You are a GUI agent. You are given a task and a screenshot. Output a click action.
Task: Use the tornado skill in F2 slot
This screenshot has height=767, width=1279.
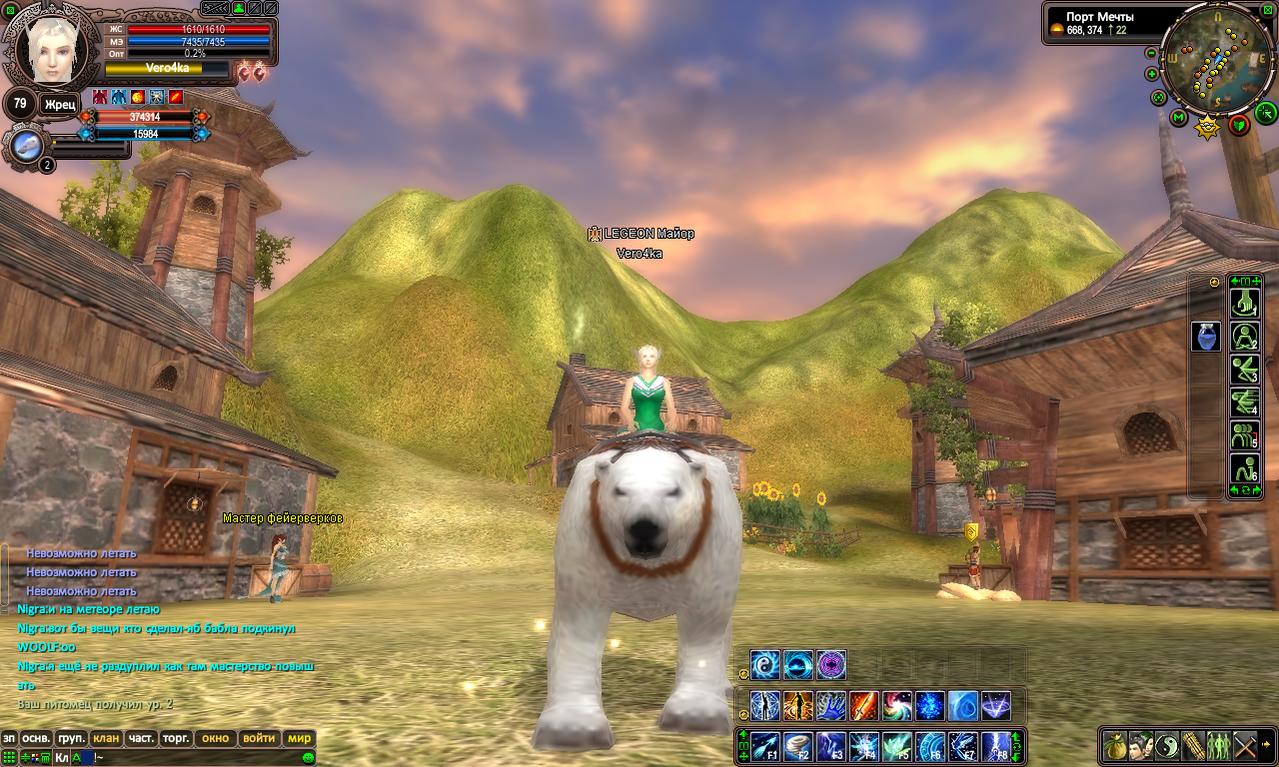[799, 747]
